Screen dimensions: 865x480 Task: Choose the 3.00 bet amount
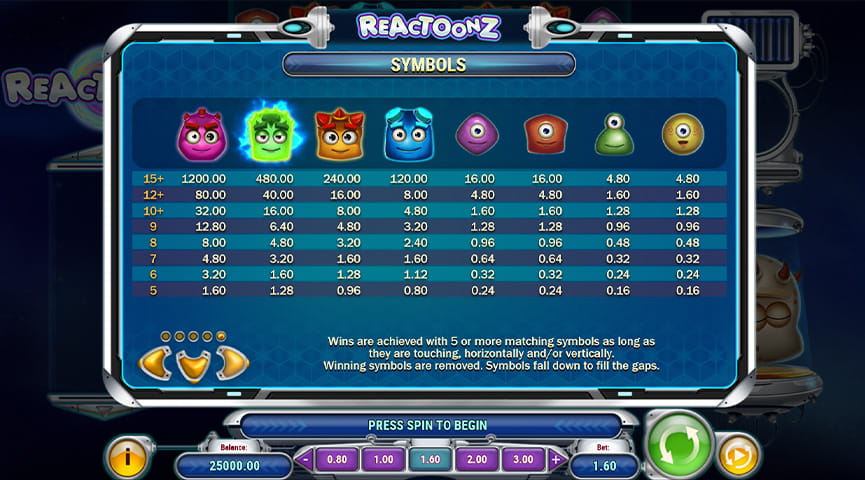coord(523,460)
